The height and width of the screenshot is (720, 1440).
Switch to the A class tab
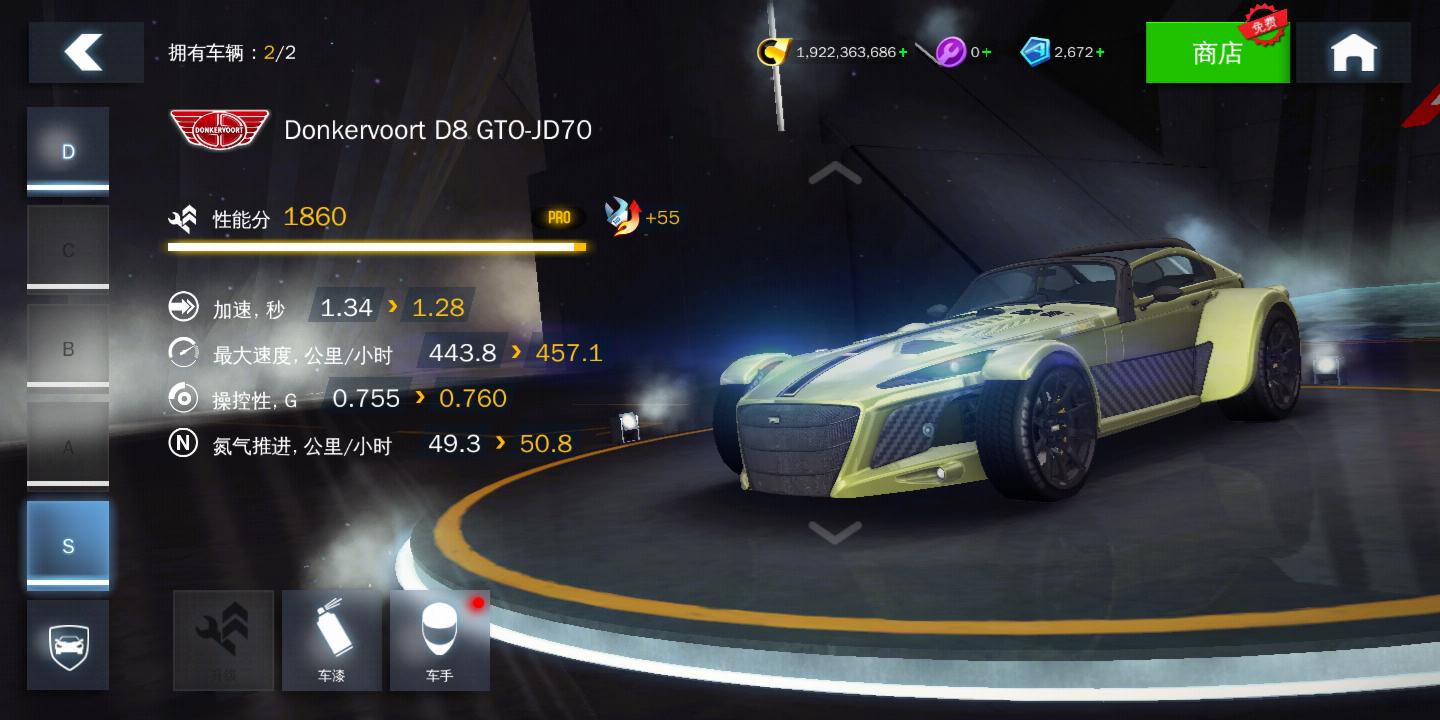[68, 447]
